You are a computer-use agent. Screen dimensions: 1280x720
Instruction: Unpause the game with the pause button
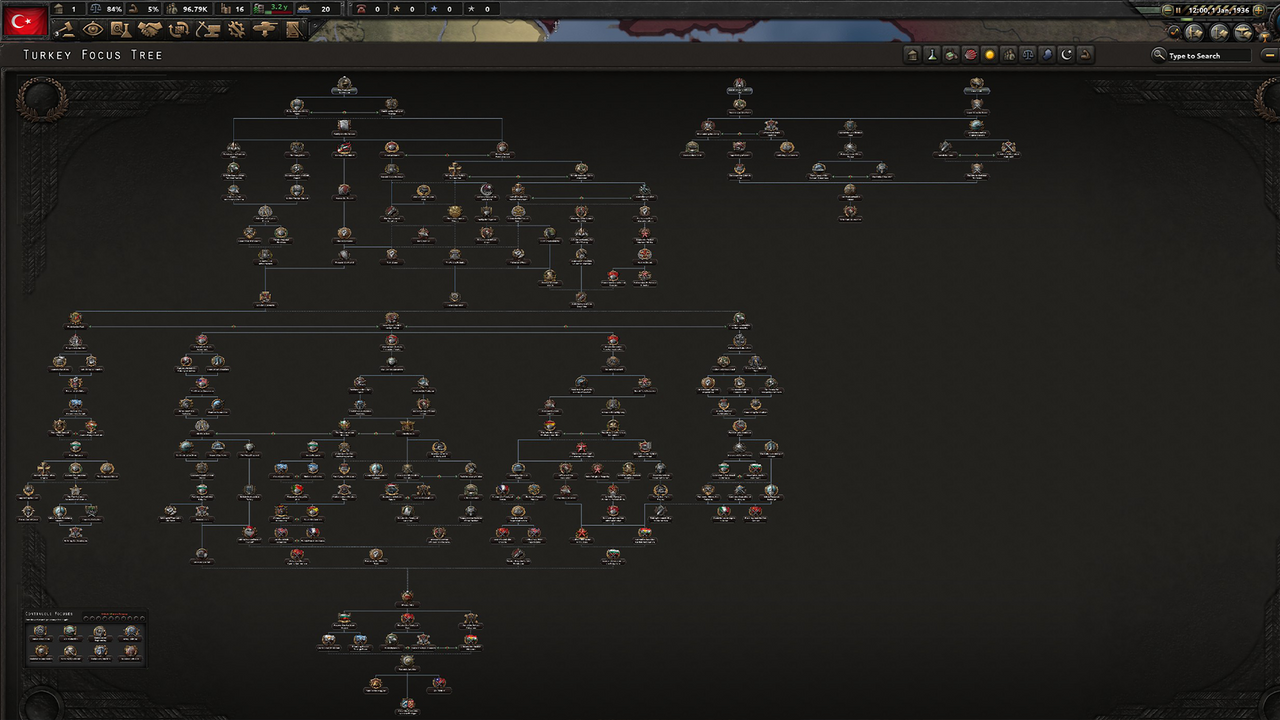[1178, 10]
